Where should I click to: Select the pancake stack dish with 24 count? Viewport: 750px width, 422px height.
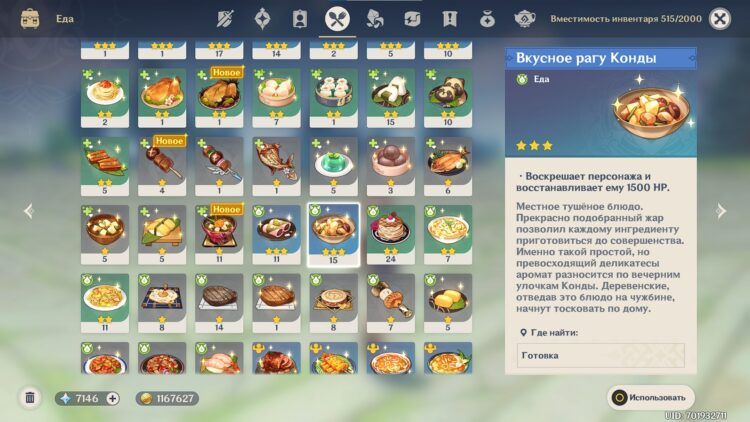(390, 229)
